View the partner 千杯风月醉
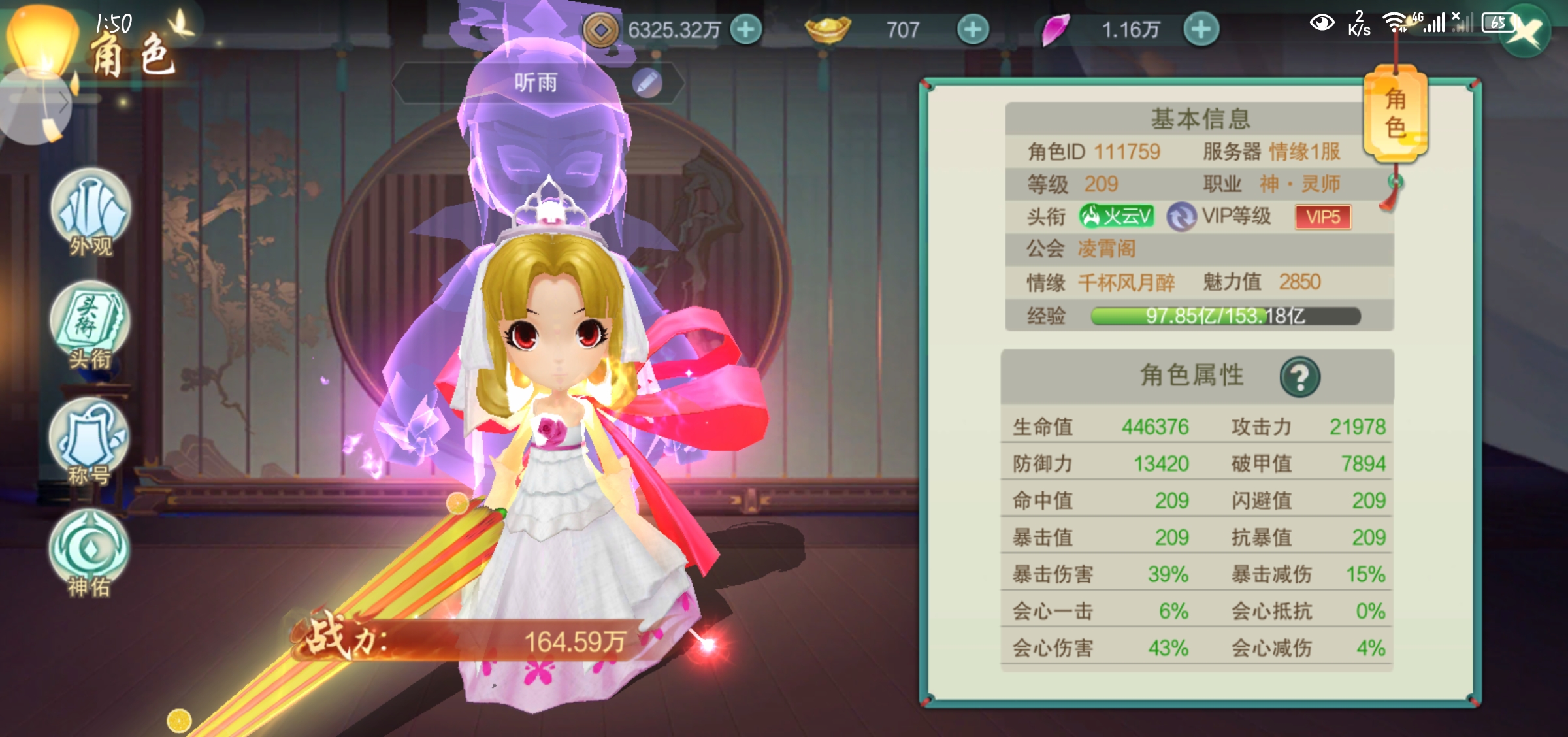1568x737 pixels. (1126, 283)
